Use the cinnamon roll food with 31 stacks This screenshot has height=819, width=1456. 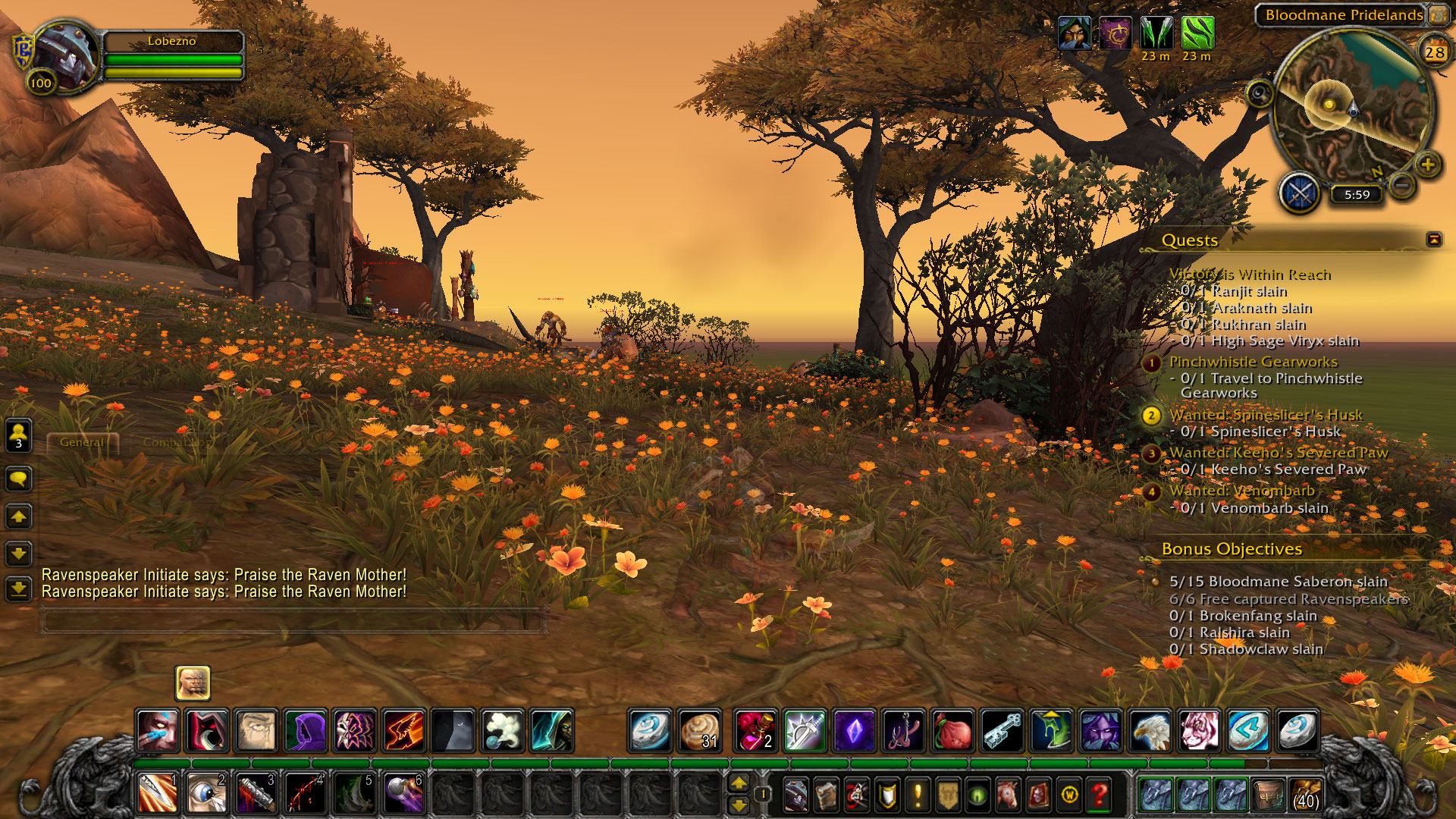[x=699, y=730]
